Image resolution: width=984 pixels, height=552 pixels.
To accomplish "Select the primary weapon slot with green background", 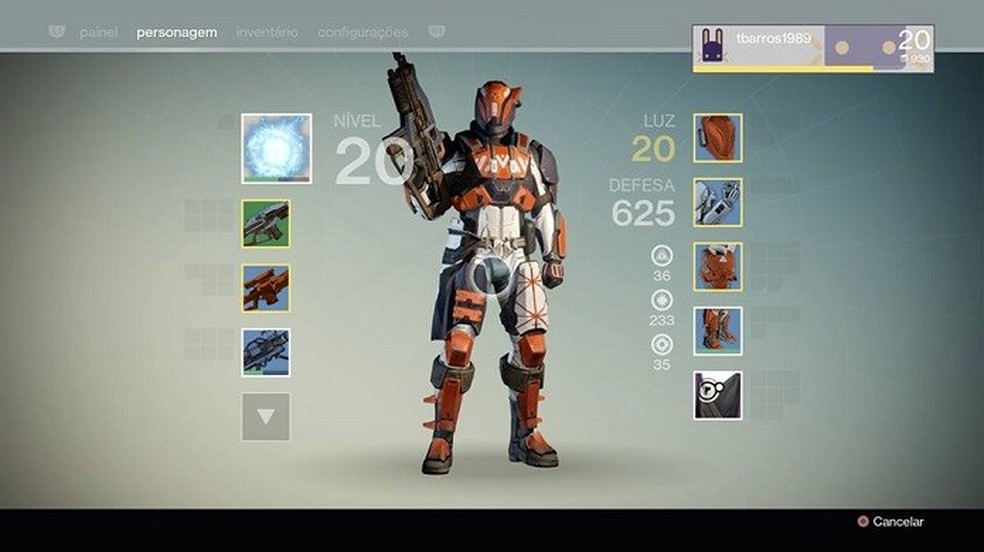I will click(266, 223).
